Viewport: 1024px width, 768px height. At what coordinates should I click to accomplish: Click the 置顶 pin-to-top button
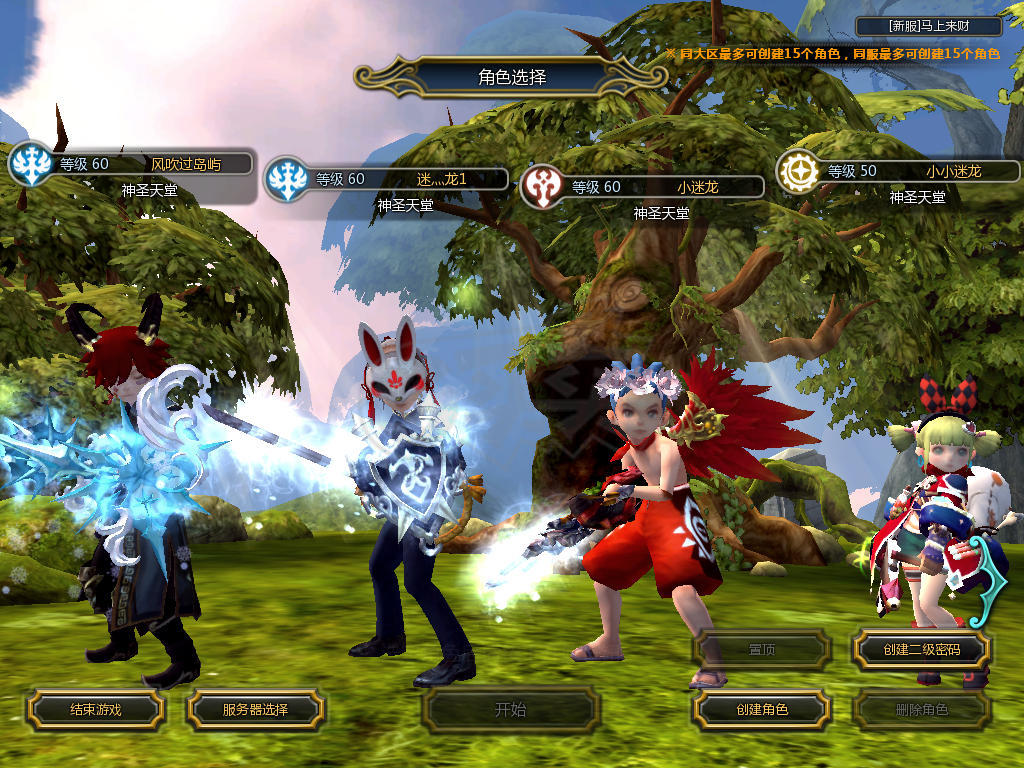pos(762,649)
